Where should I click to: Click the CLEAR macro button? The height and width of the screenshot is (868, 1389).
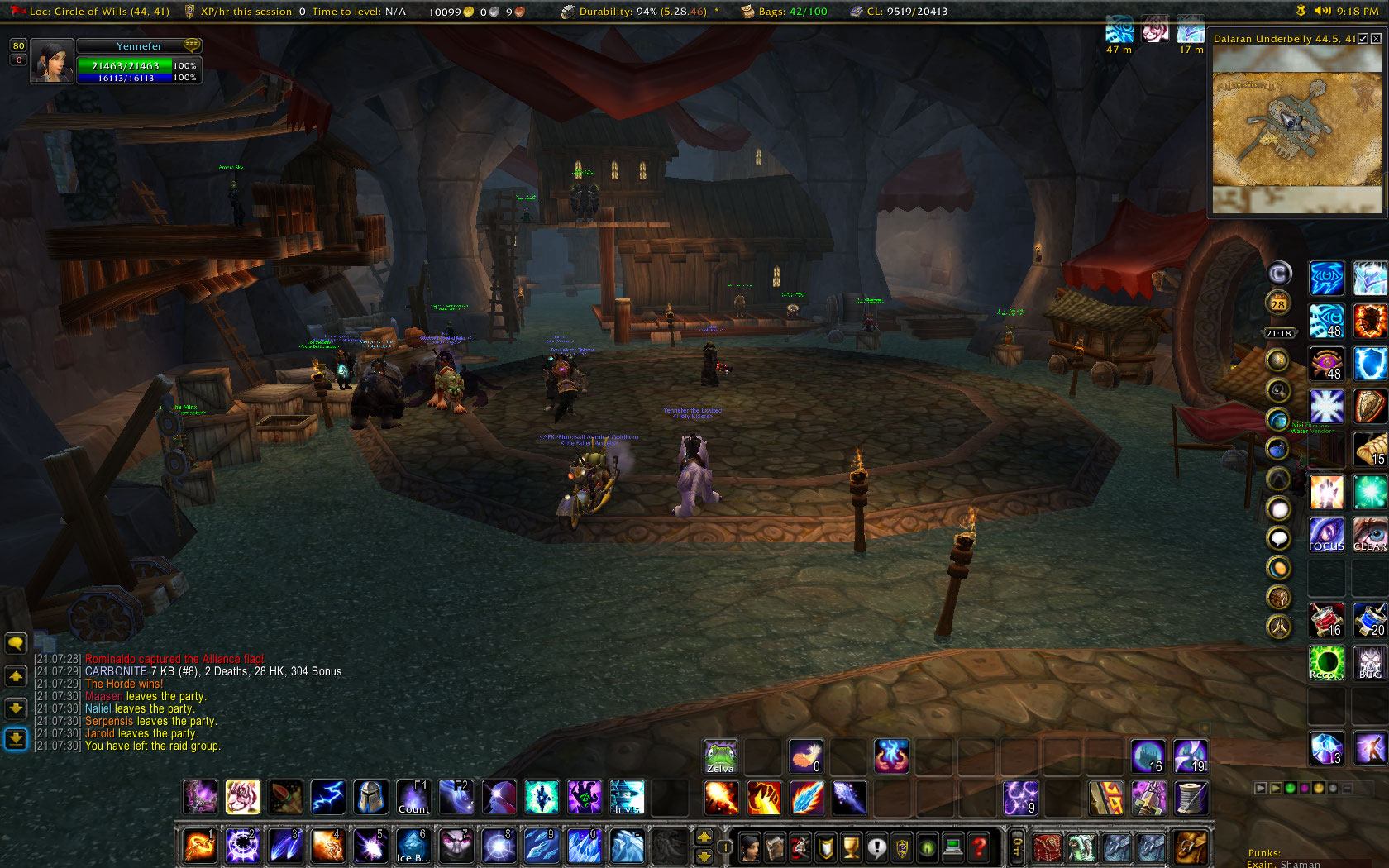click(x=1370, y=534)
